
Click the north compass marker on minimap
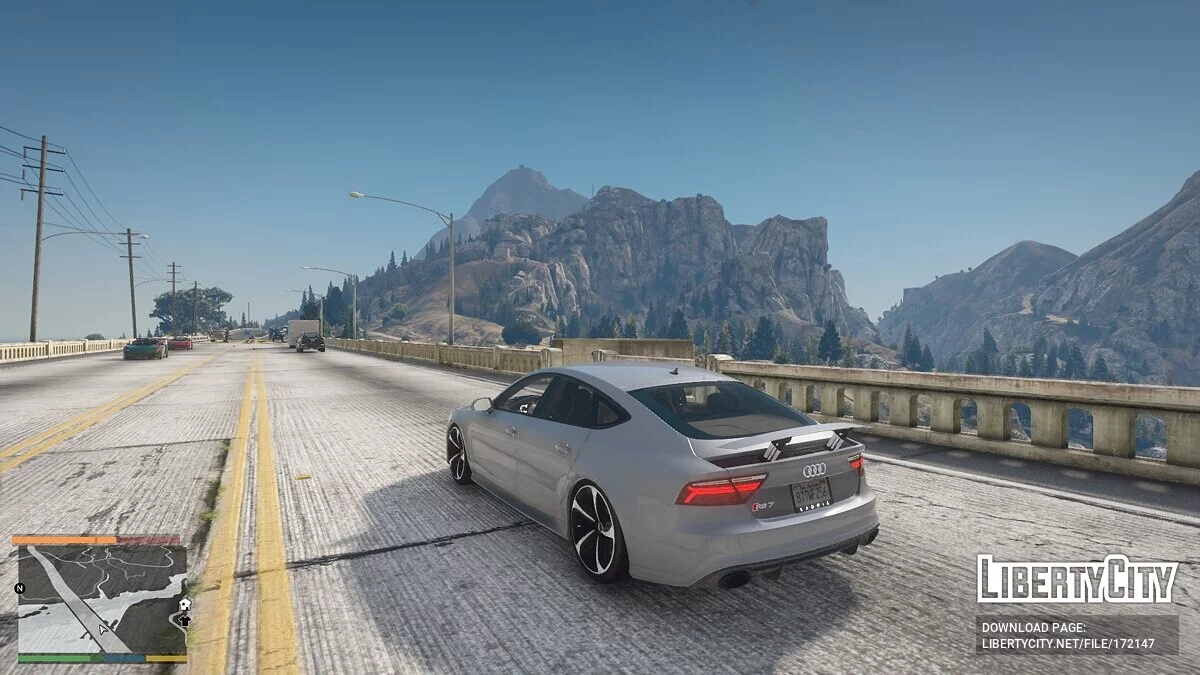pos(20,588)
